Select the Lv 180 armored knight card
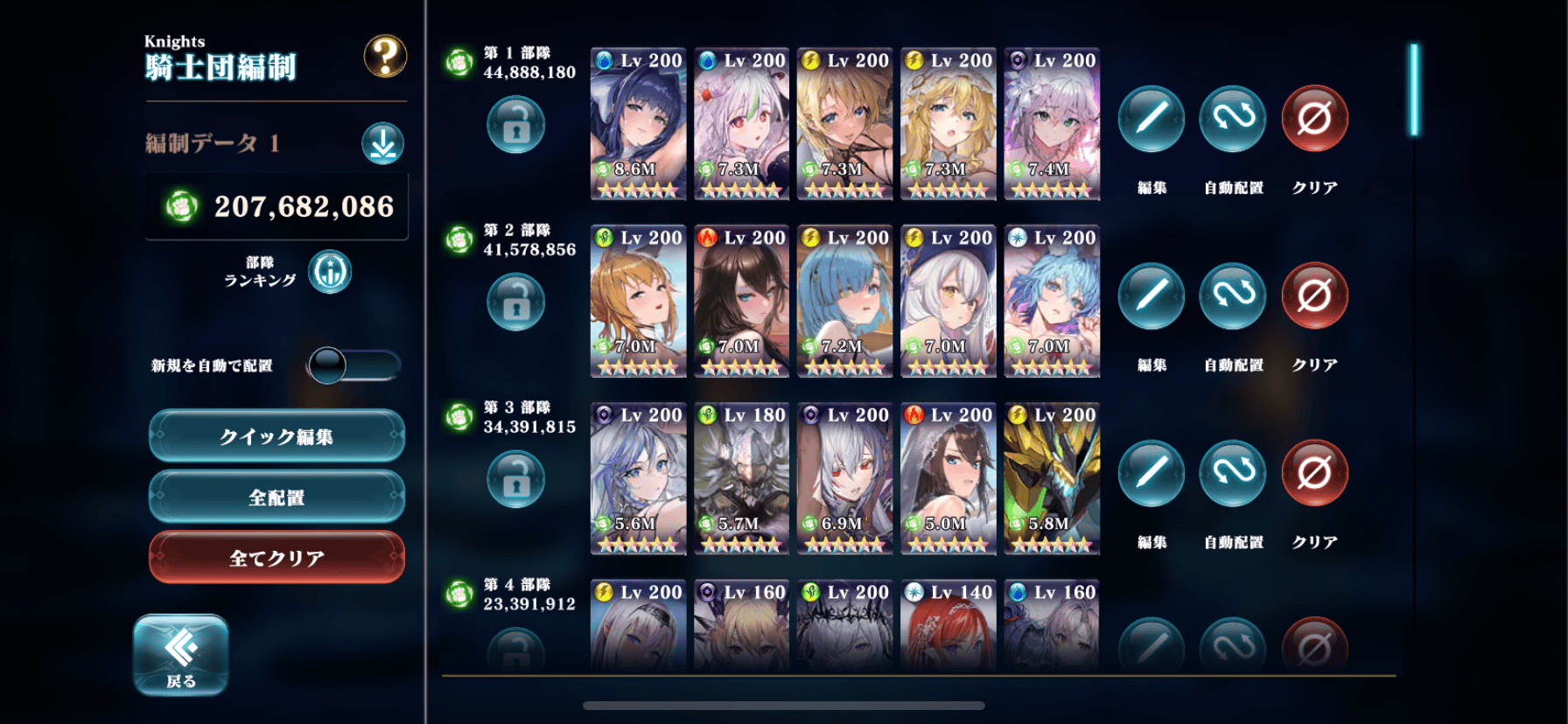 point(741,479)
